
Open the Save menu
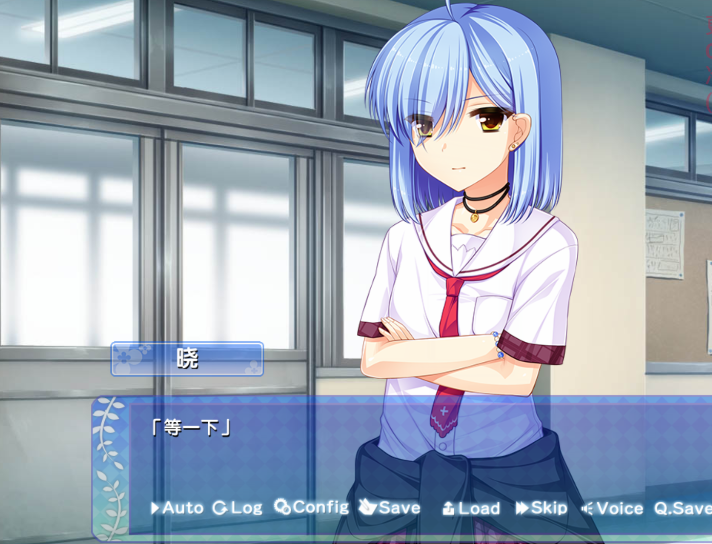coord(390,508)
